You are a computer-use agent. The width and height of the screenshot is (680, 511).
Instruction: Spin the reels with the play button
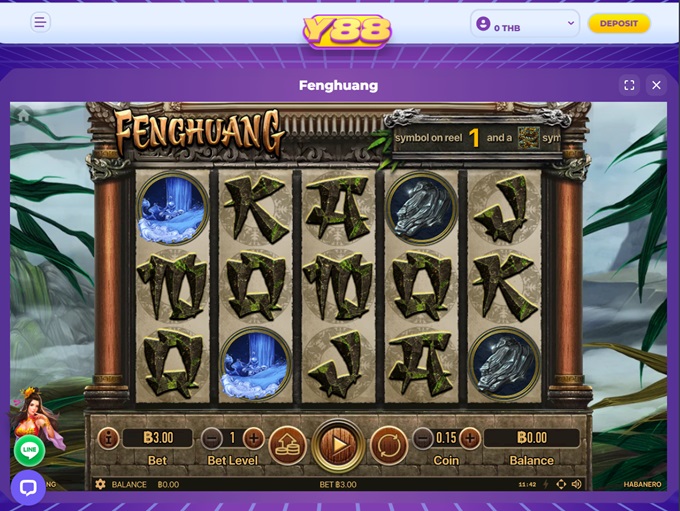tap(337, 444)
